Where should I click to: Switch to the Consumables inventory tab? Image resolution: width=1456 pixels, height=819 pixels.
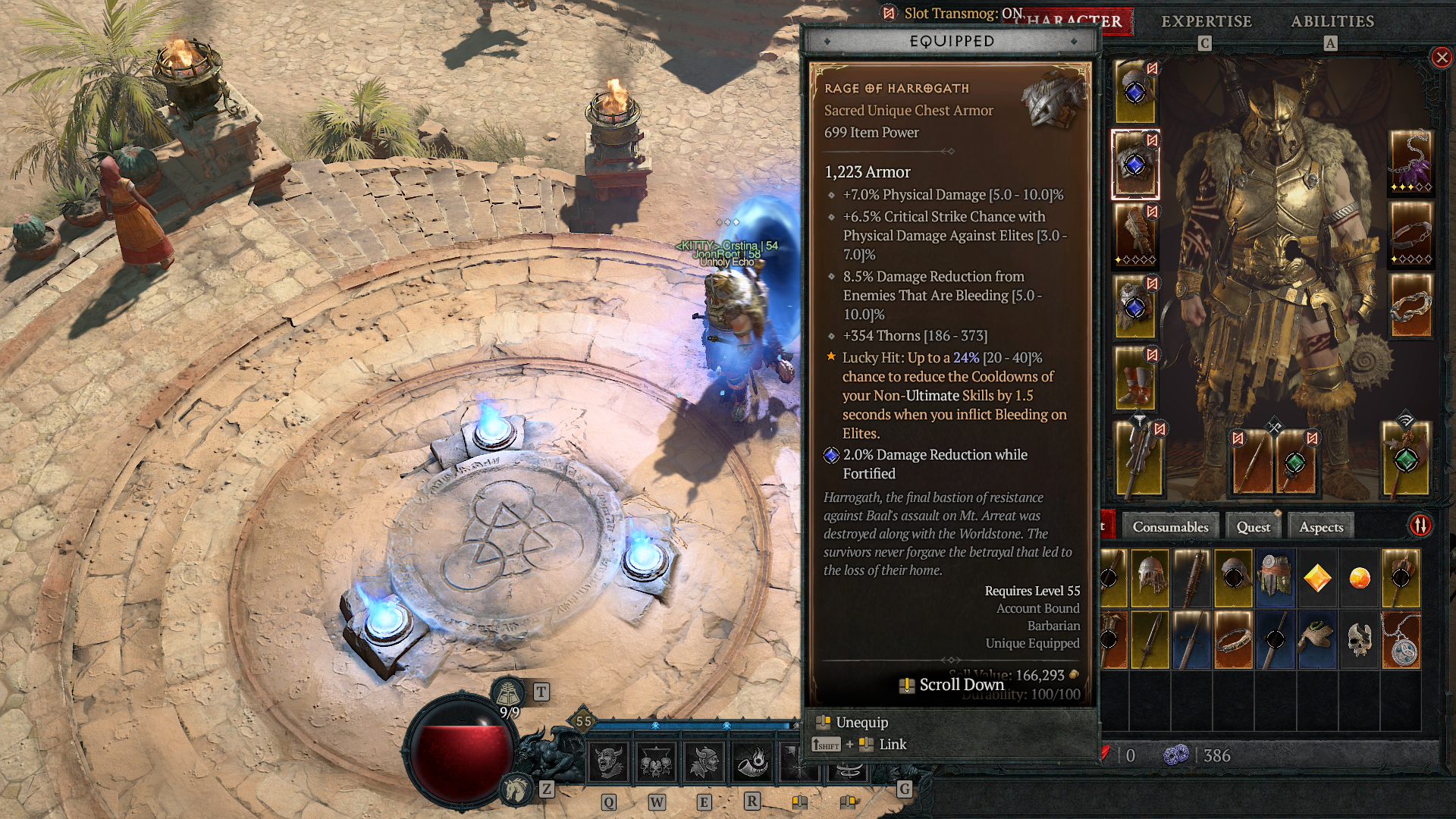click(1170, 526)
